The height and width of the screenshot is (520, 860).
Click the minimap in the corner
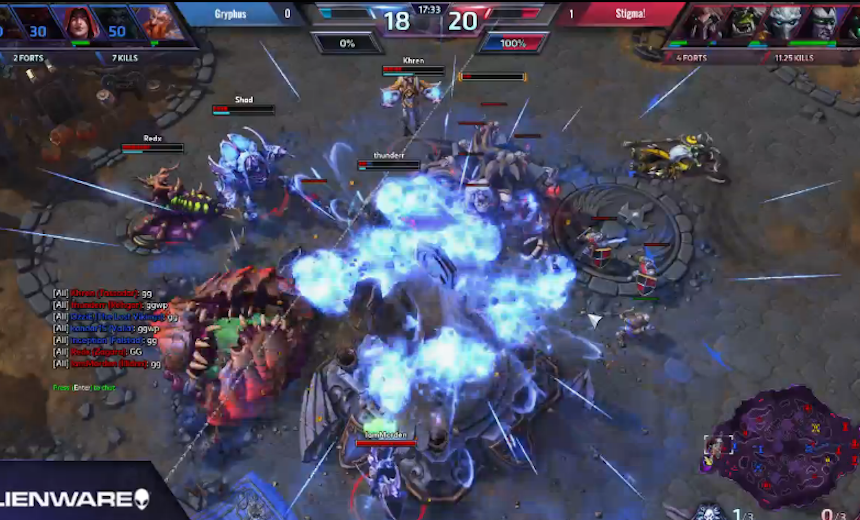(788, 445)
